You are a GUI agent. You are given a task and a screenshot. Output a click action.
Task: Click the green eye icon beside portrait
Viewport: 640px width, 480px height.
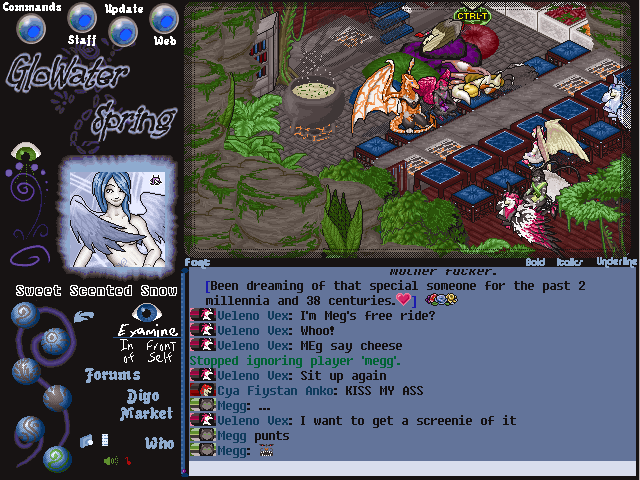coord(24,153)
